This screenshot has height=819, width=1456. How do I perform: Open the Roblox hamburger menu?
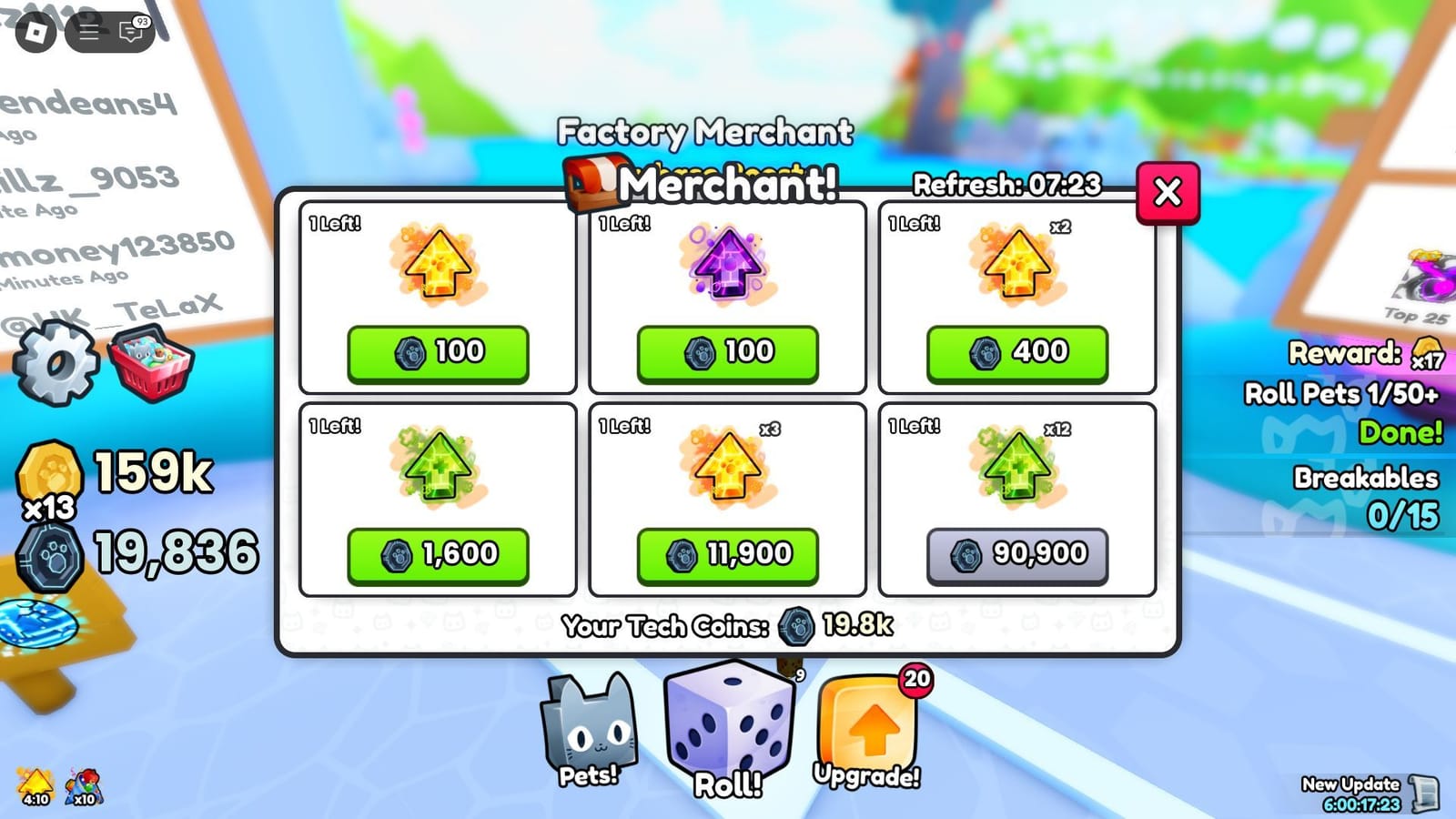(x=89, y=30)
